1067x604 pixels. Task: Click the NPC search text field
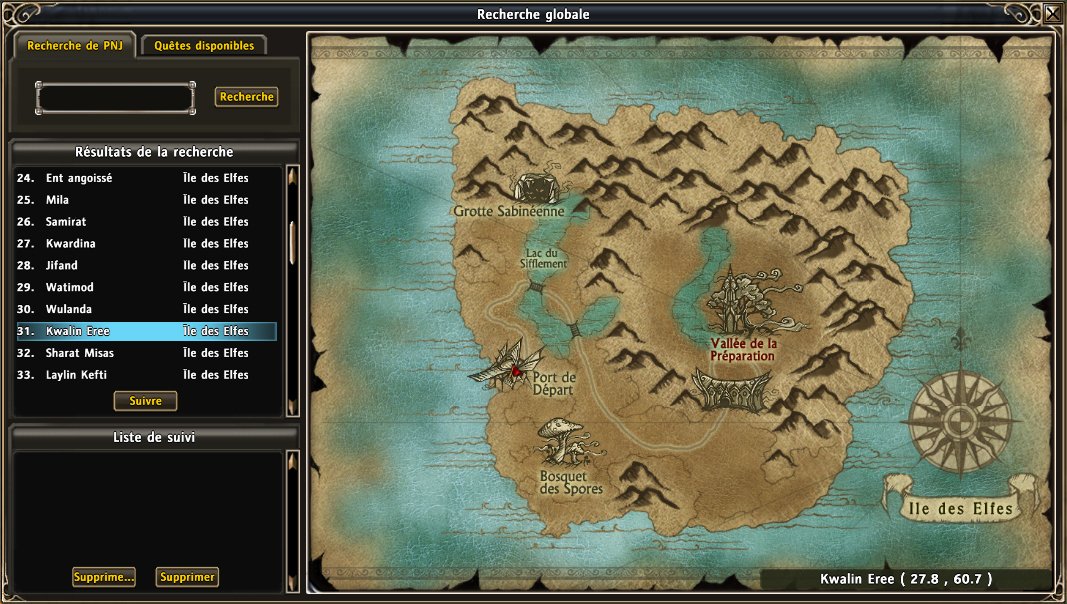coord(115,97)
